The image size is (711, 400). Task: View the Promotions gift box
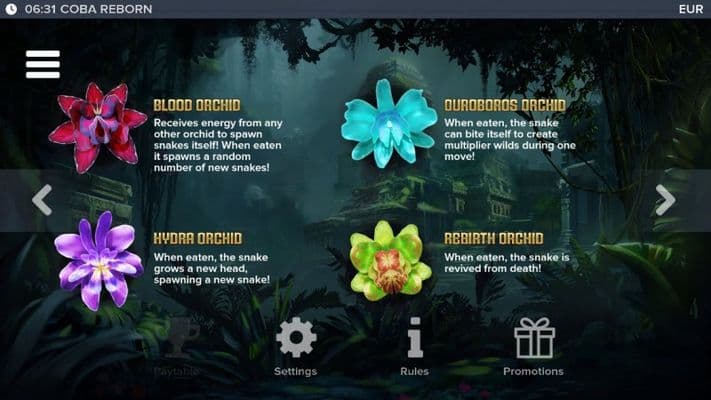(x=533, y=346)
